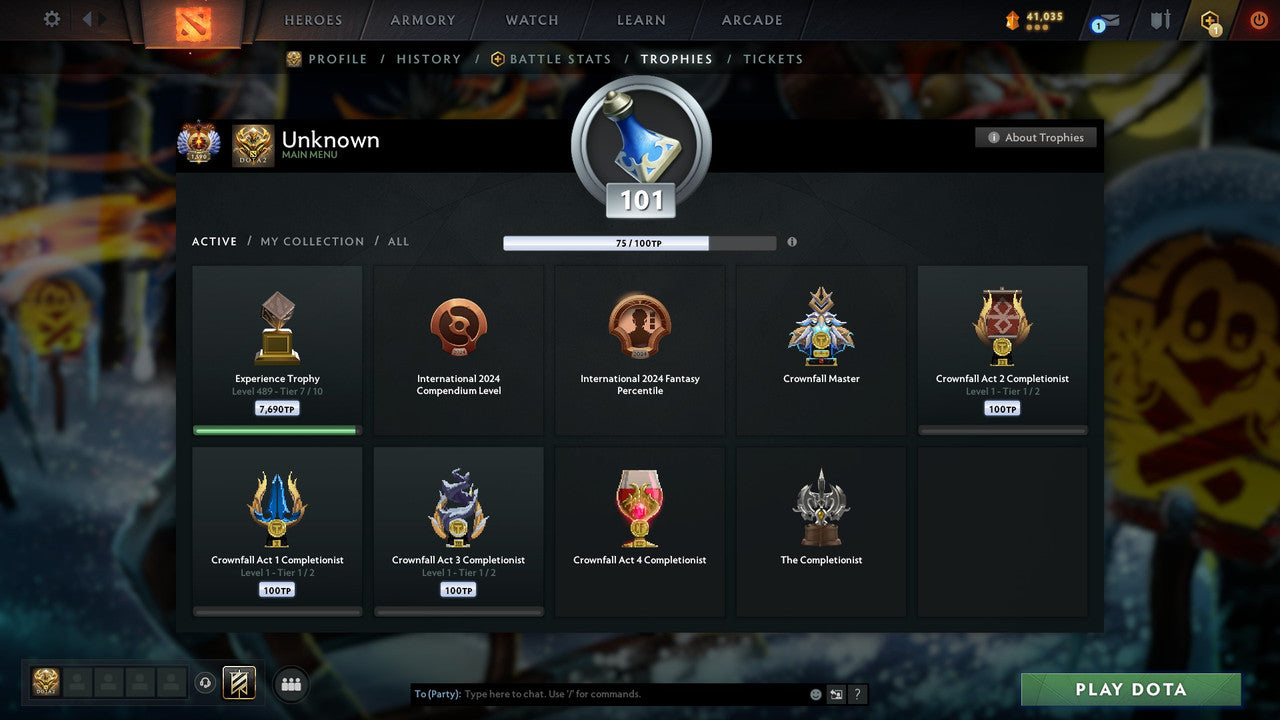Click the chat help question mark
The height and width of the screenshot is (720, 1280).
point(857,694)
